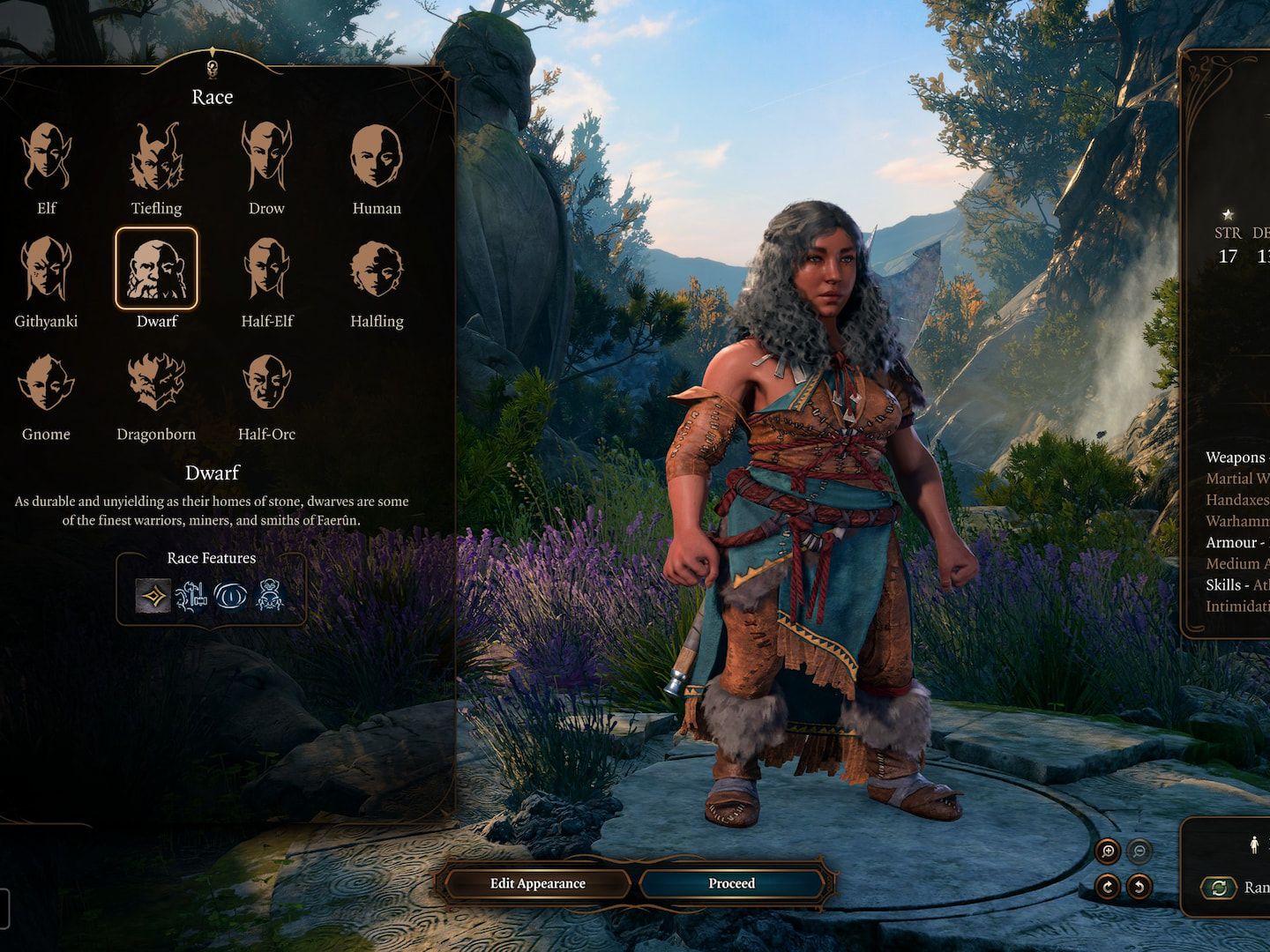The width and height of the screenshot is (1270, 952).
Task: Choose the Gnome race
Action: click(x=46, y=383)
